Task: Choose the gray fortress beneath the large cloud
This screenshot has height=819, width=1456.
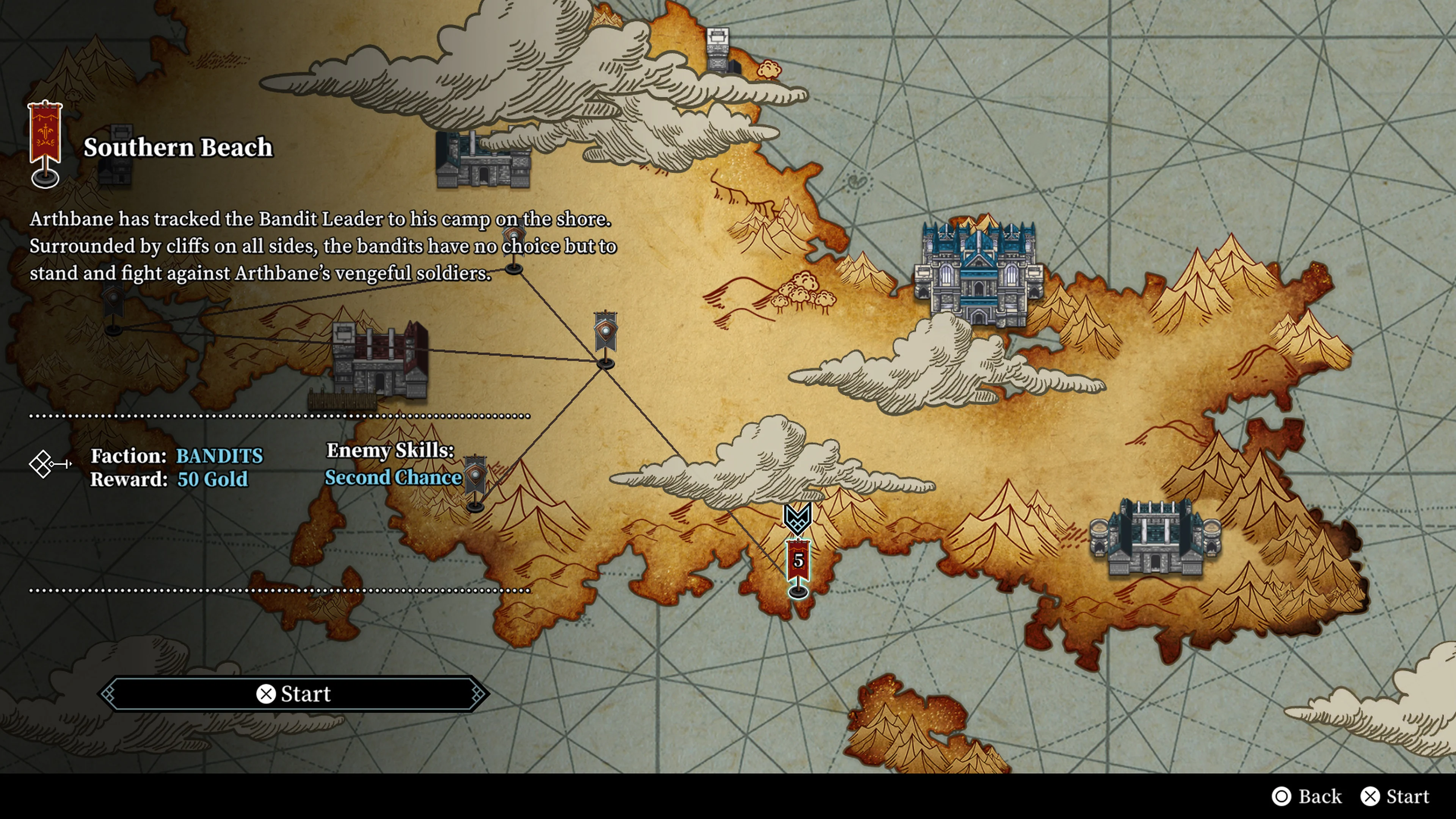Action: [483, 160]
